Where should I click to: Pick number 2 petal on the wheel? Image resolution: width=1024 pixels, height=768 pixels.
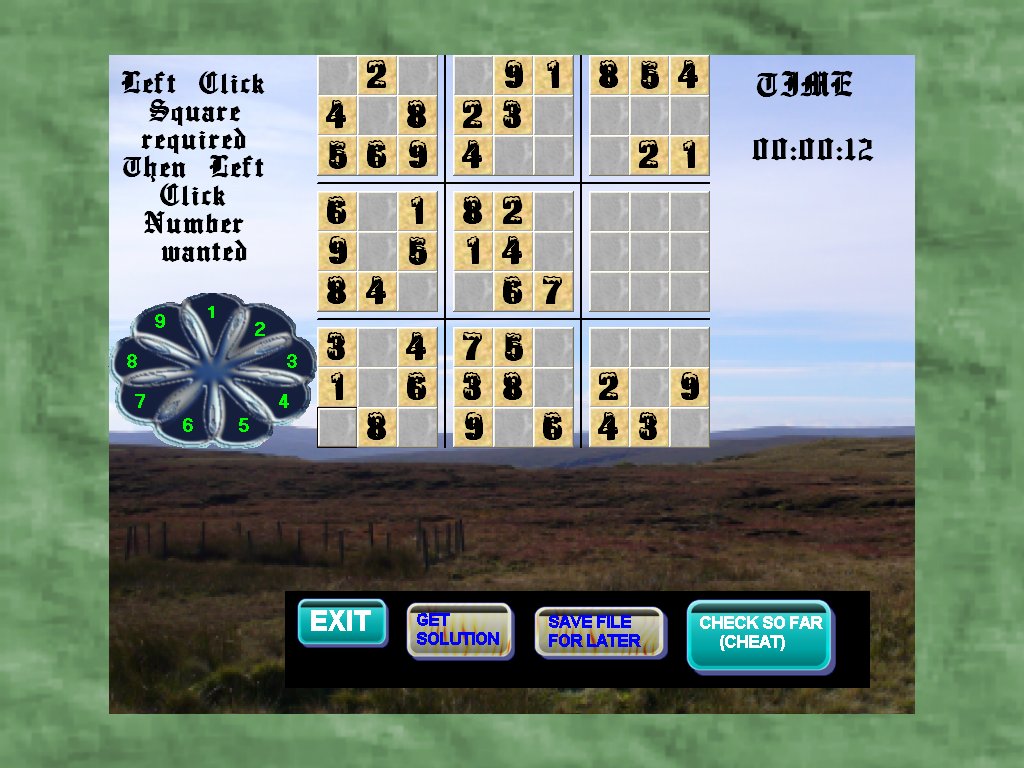259,329
